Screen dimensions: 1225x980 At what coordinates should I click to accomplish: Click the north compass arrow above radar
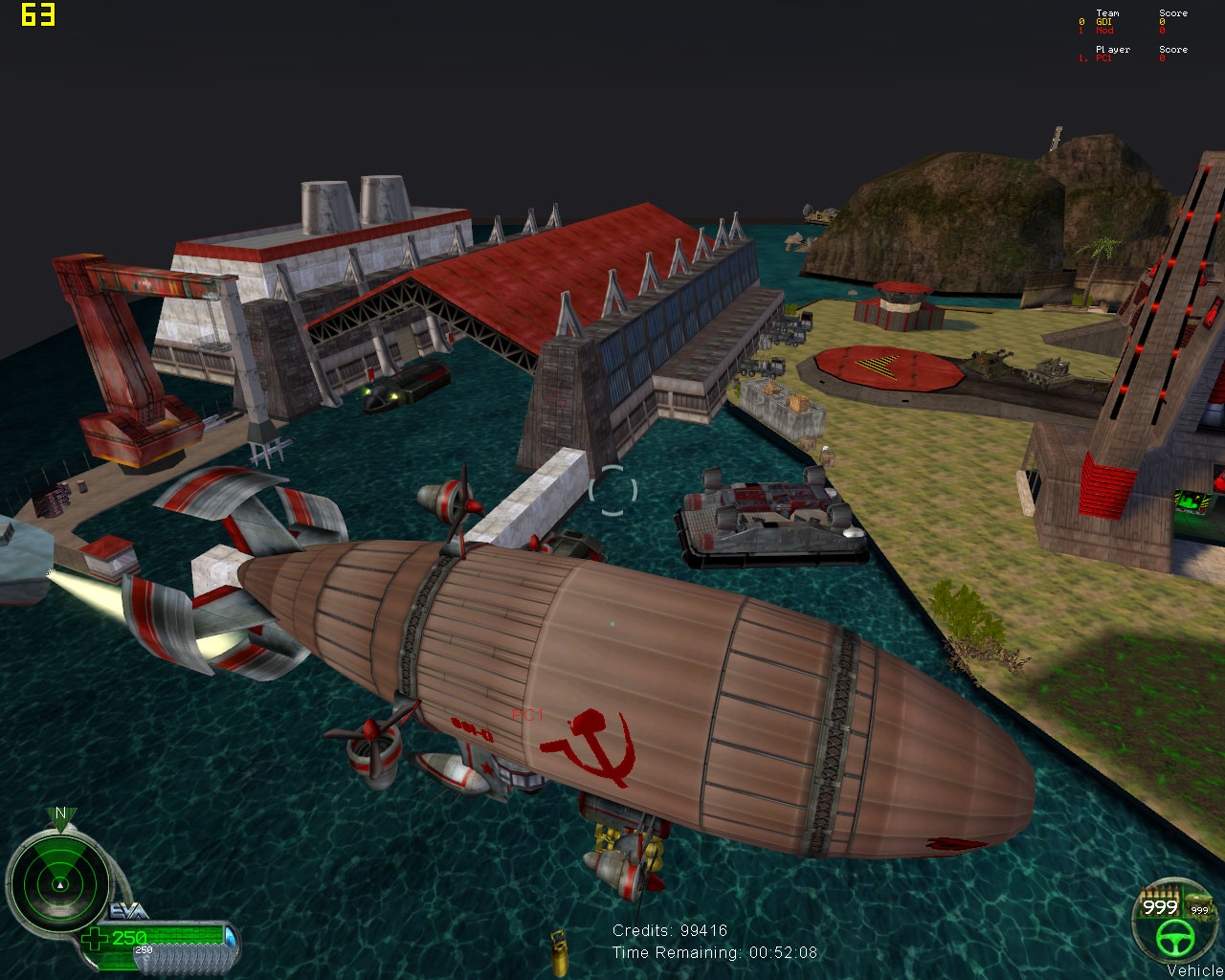pos(60,815)
